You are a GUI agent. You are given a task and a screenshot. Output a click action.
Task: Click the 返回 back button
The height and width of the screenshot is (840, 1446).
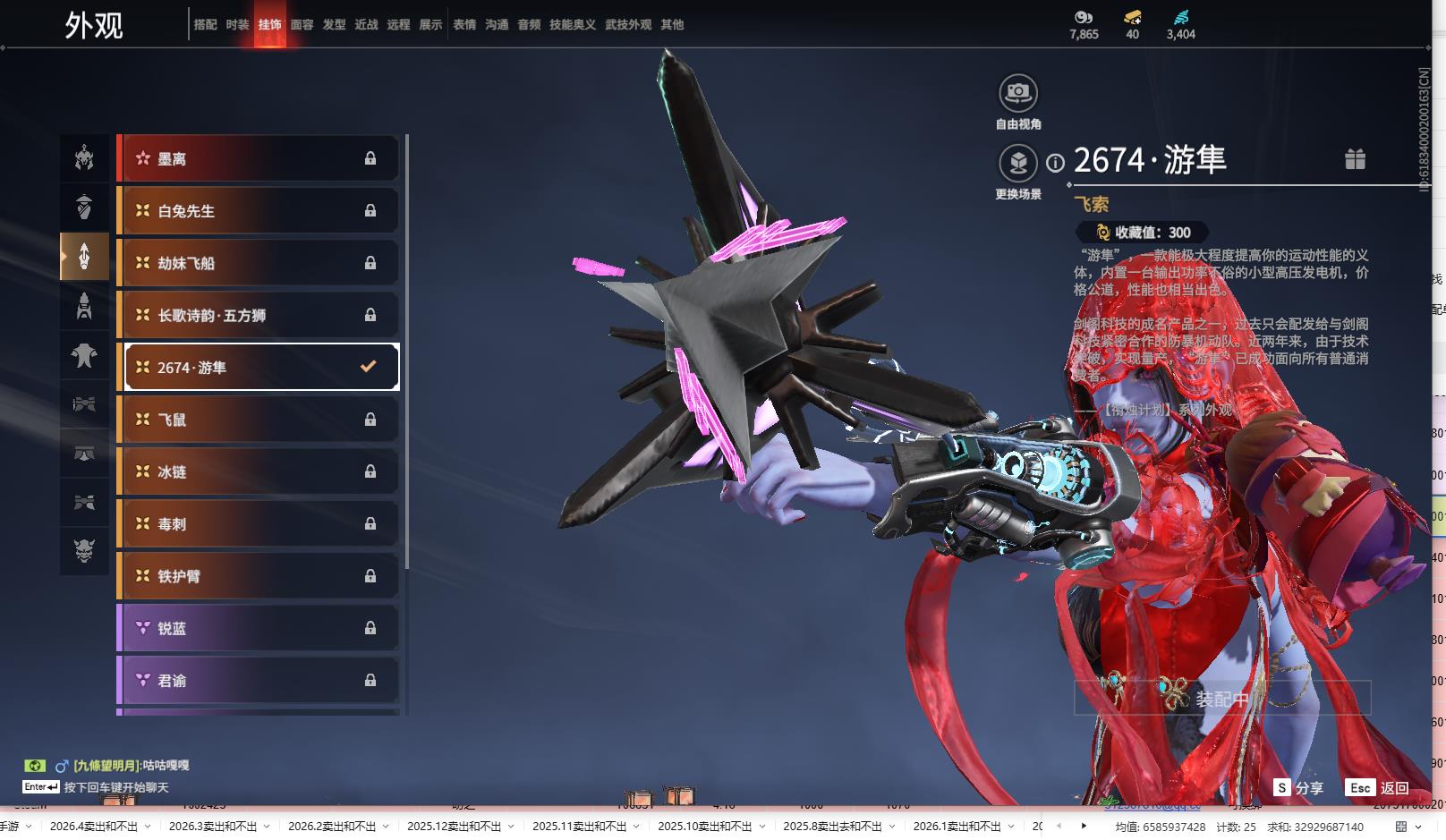1379,788
